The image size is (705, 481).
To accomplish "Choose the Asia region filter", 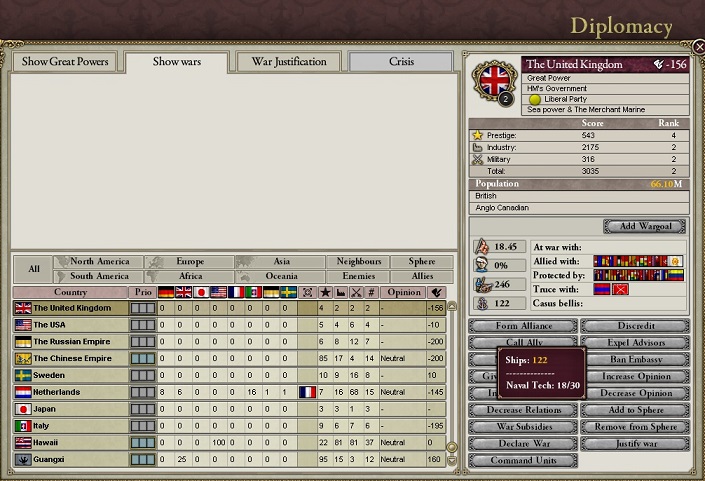I will point(281,262).
